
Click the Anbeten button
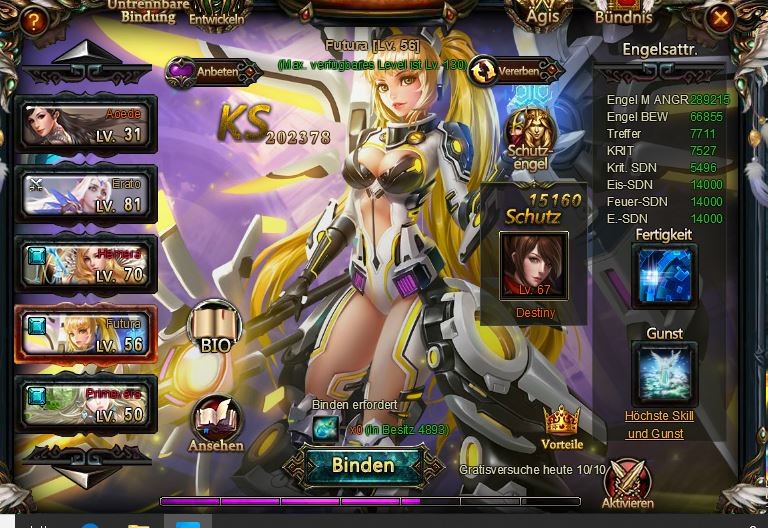207,71
